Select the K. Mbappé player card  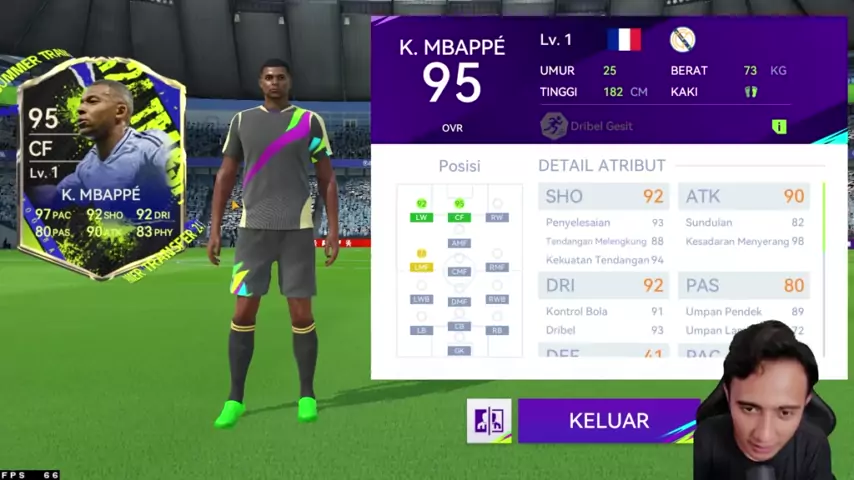click(x=101, y=167)
